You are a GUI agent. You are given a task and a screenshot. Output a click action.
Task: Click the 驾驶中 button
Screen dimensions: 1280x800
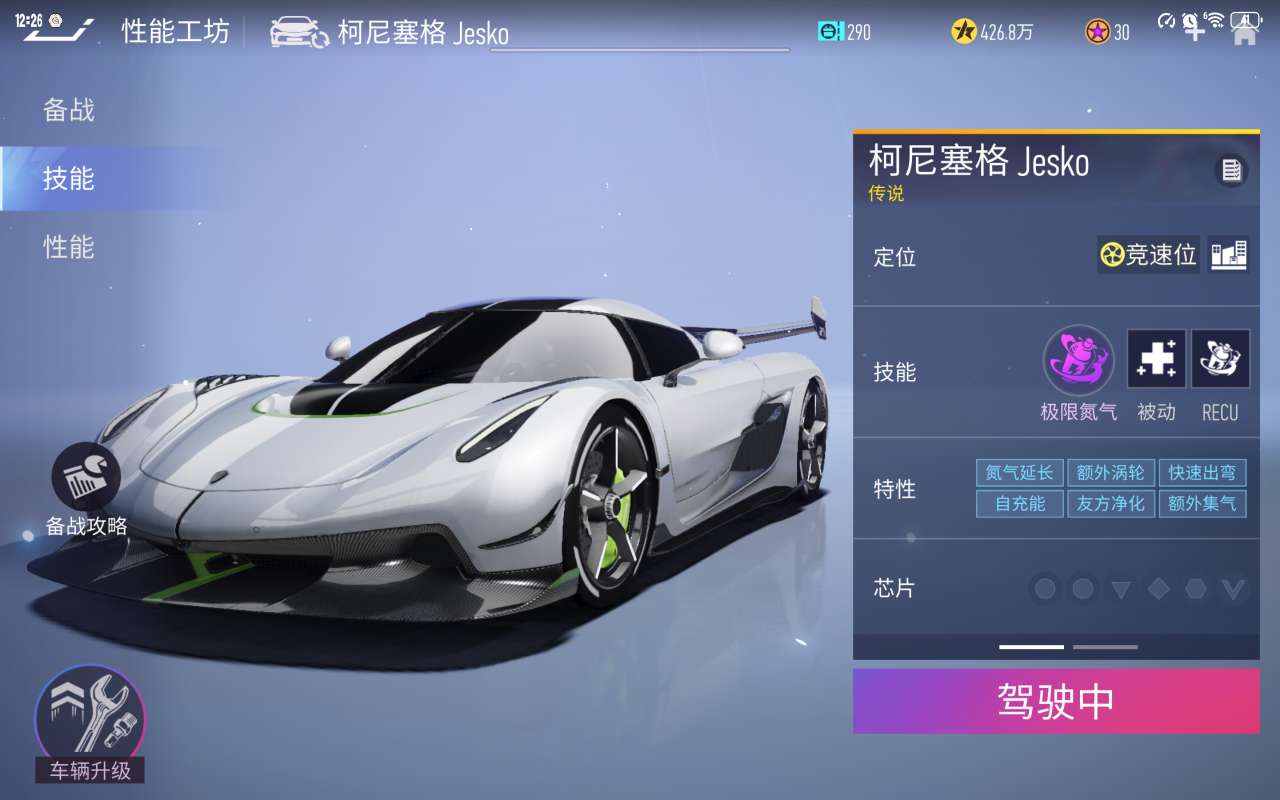point(1056,701)
